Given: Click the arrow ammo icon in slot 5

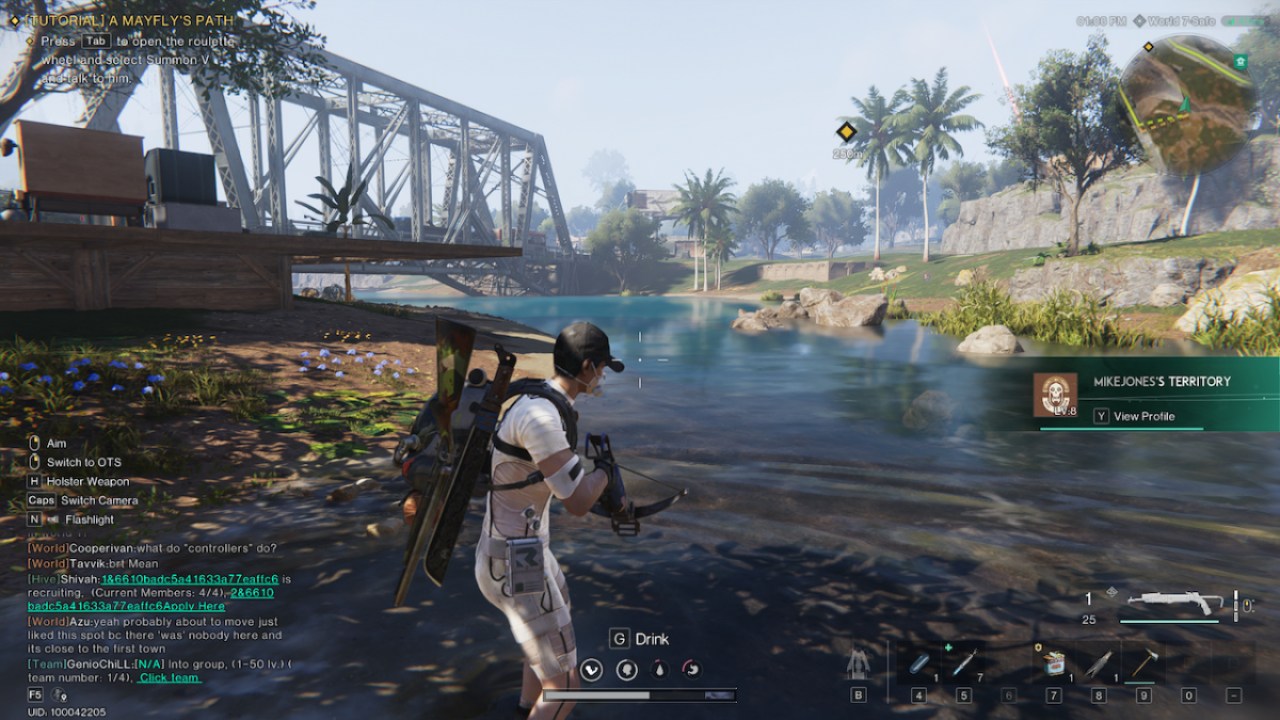Looking at the screenshot, I should pyautogui.click(x=963, y=660).
